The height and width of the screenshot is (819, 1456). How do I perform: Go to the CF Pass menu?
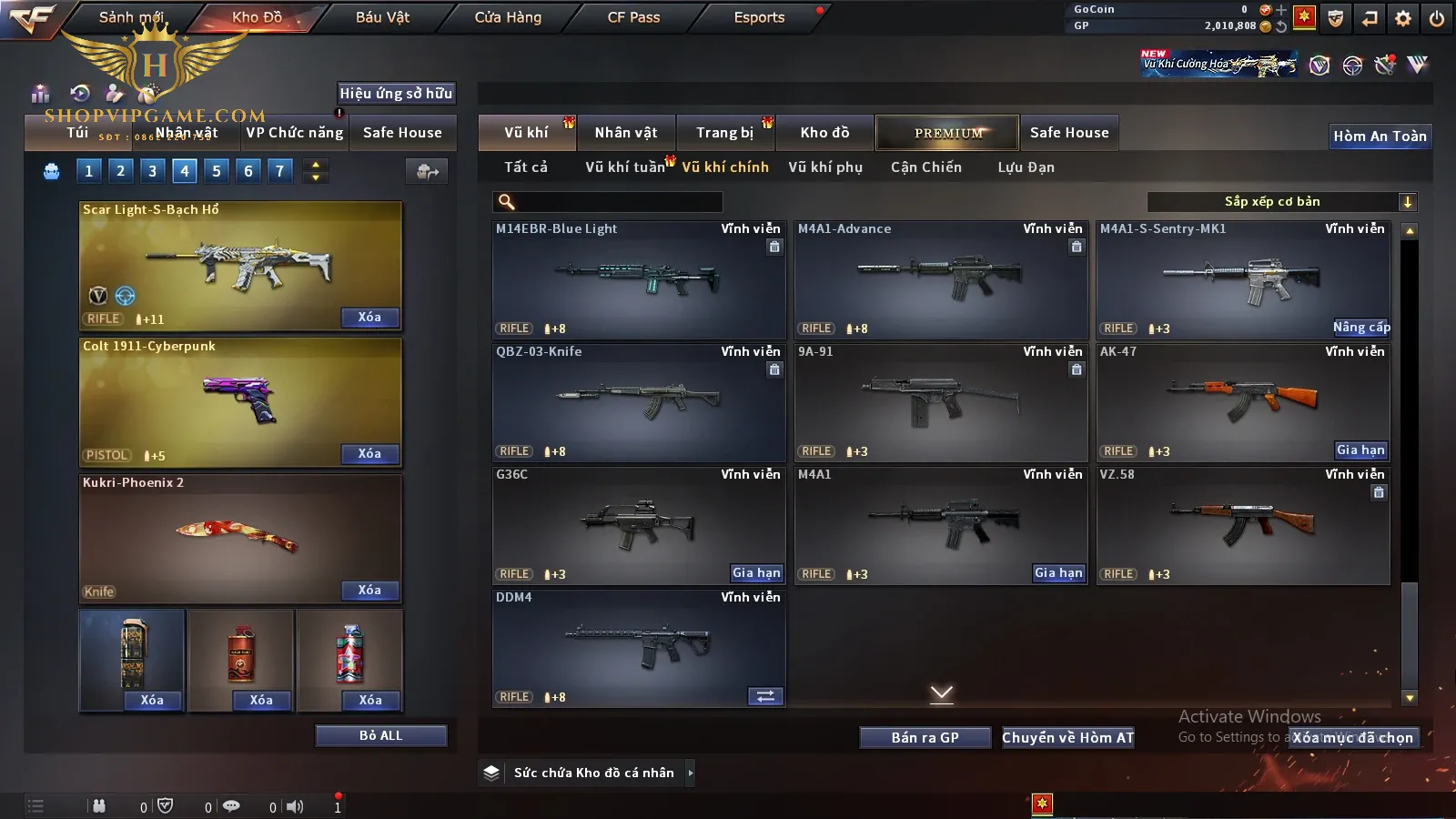click(633, 17)
